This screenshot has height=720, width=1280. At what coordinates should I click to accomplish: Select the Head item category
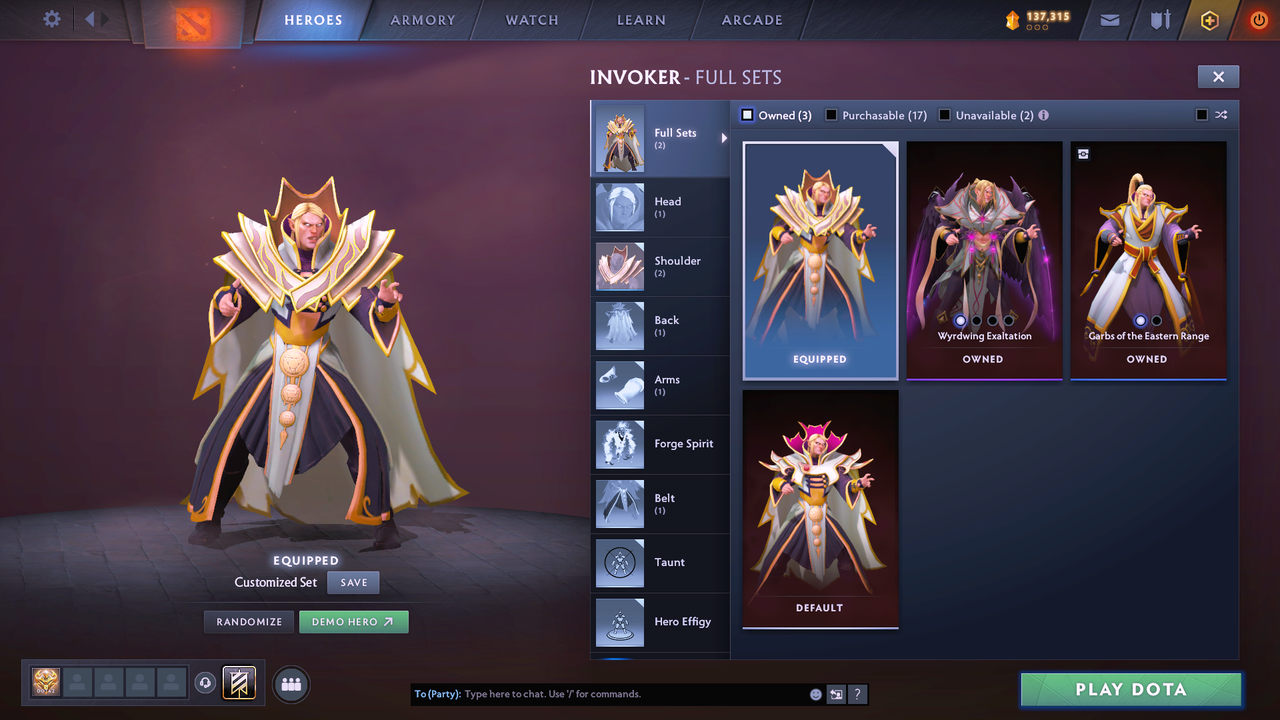tap(660, 207)
